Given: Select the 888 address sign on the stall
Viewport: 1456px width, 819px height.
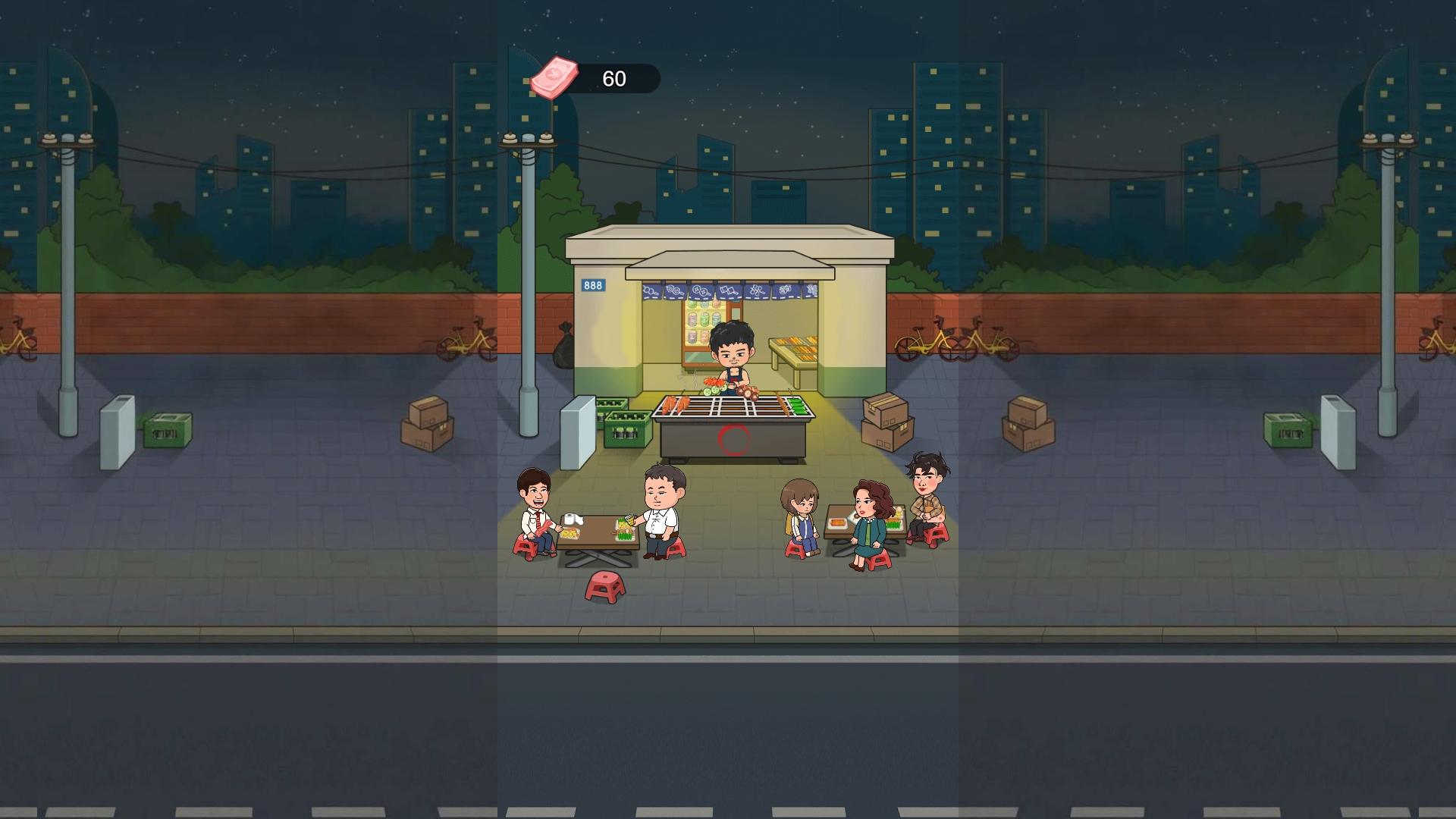Looking at the screenshot, I should (592, 284).
